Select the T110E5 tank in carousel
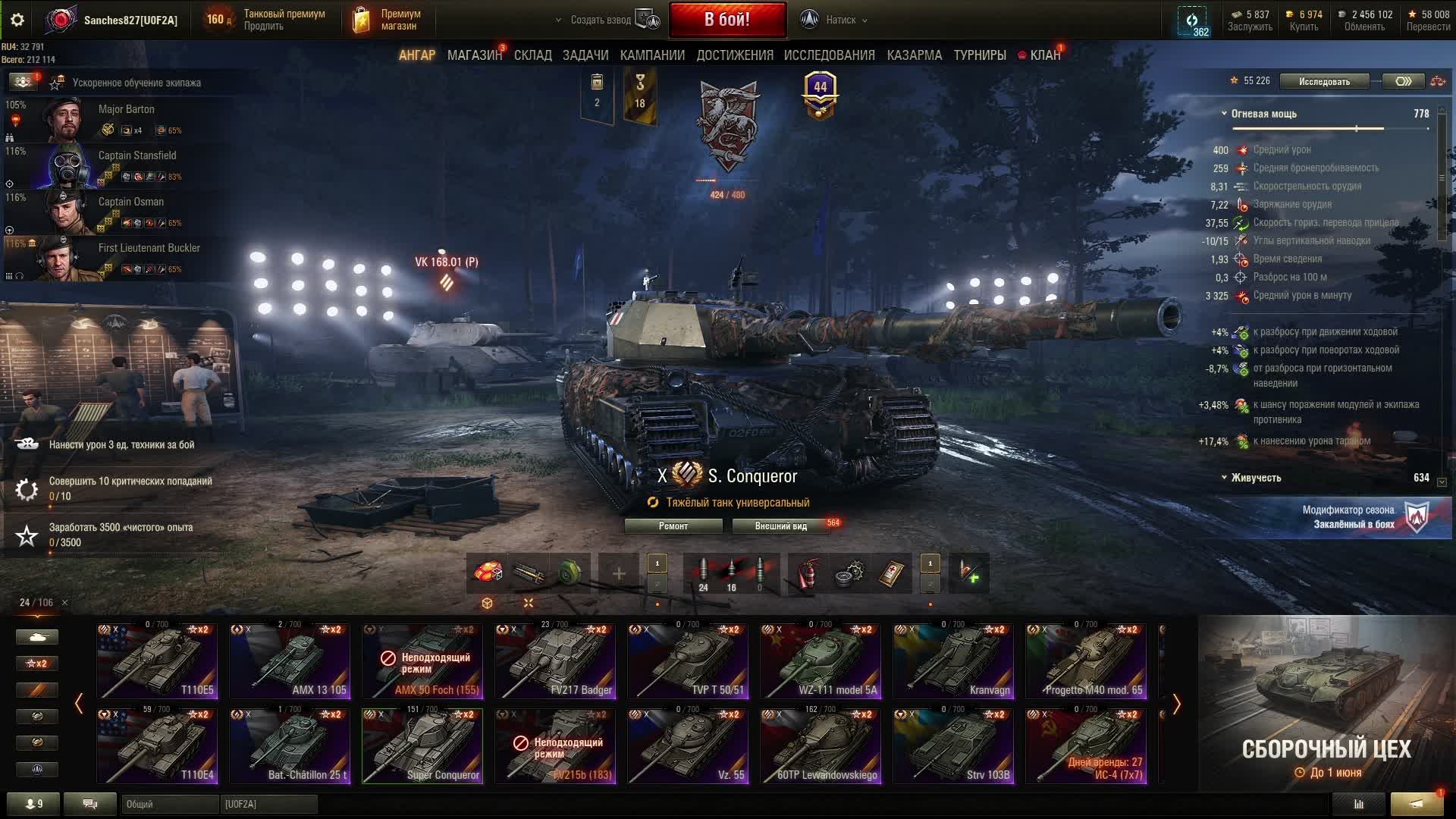The image size is (1456, 819). coord(157,661)
